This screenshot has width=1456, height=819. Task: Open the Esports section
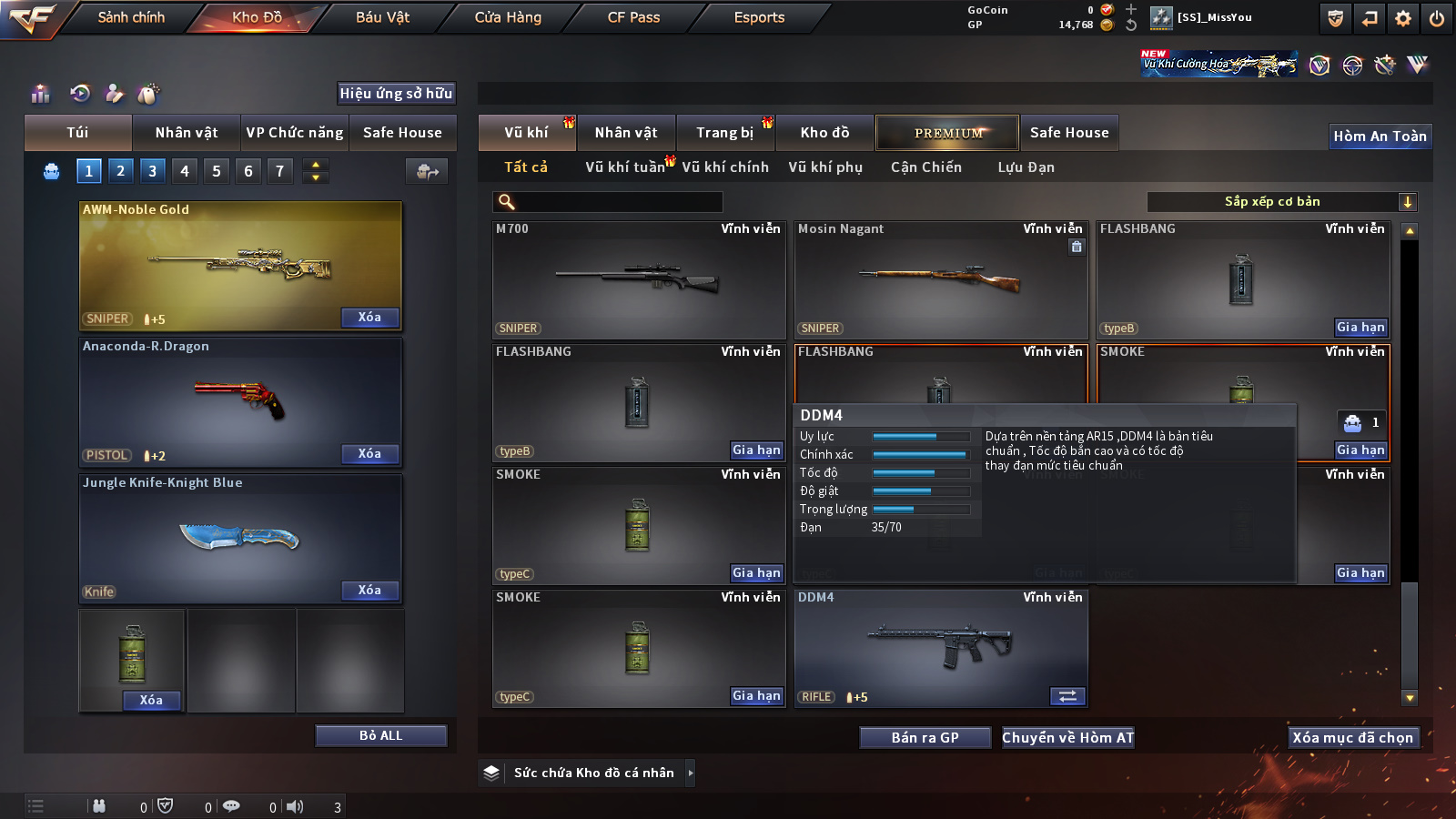759,17
